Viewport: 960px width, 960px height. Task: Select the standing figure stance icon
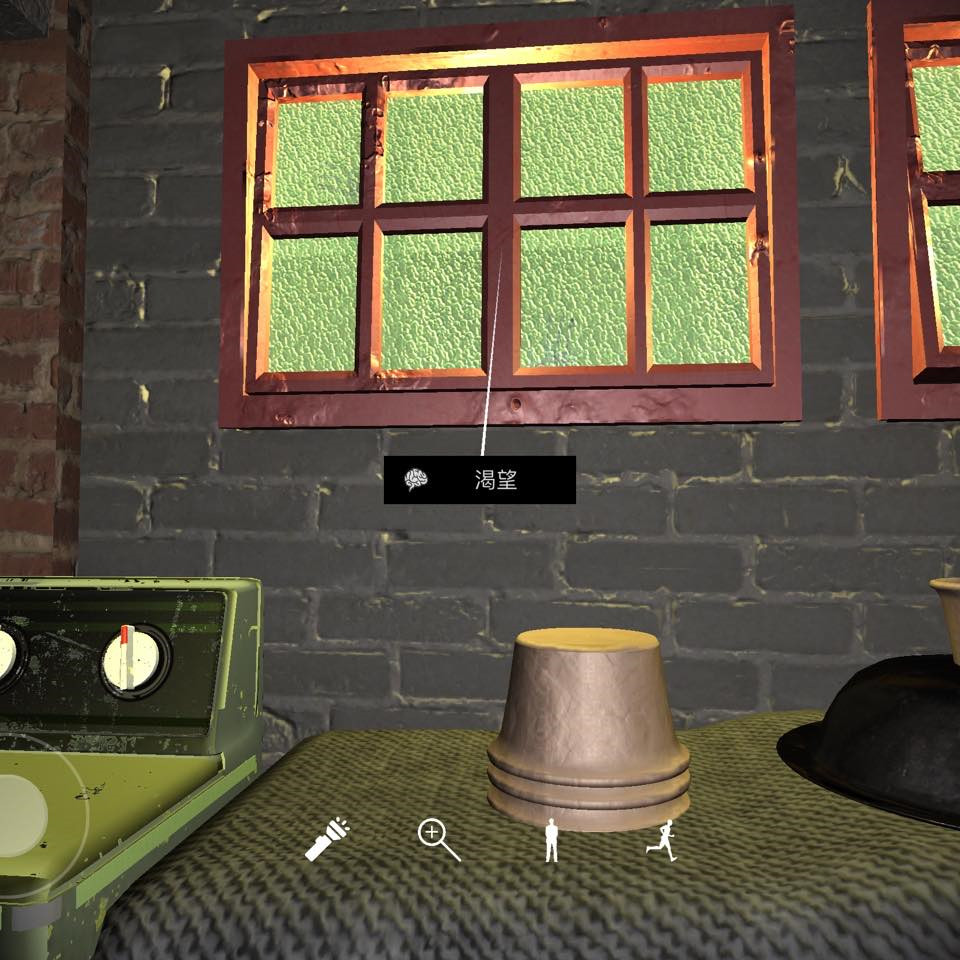551,840
